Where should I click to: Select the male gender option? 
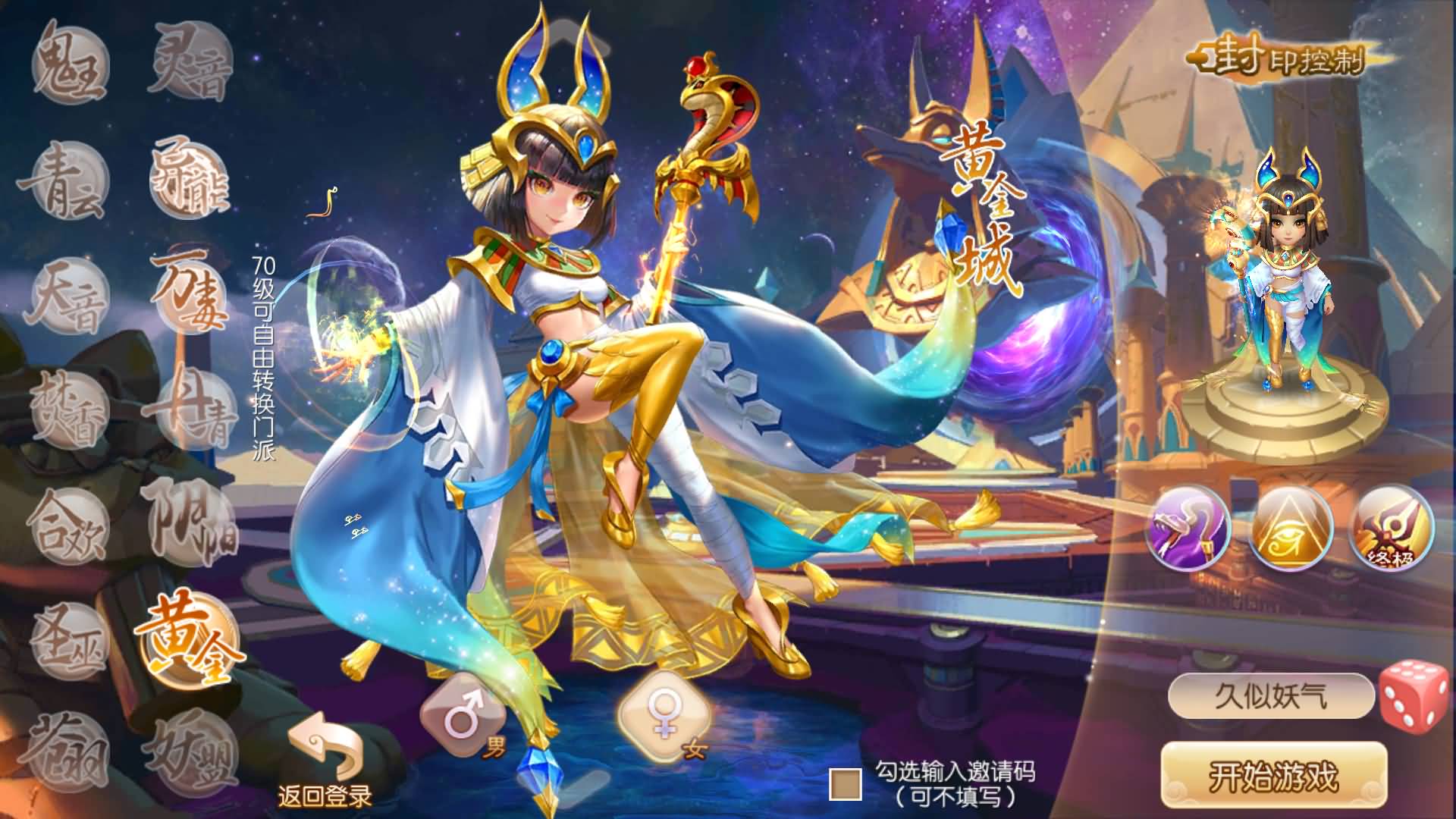pos(463,713)
